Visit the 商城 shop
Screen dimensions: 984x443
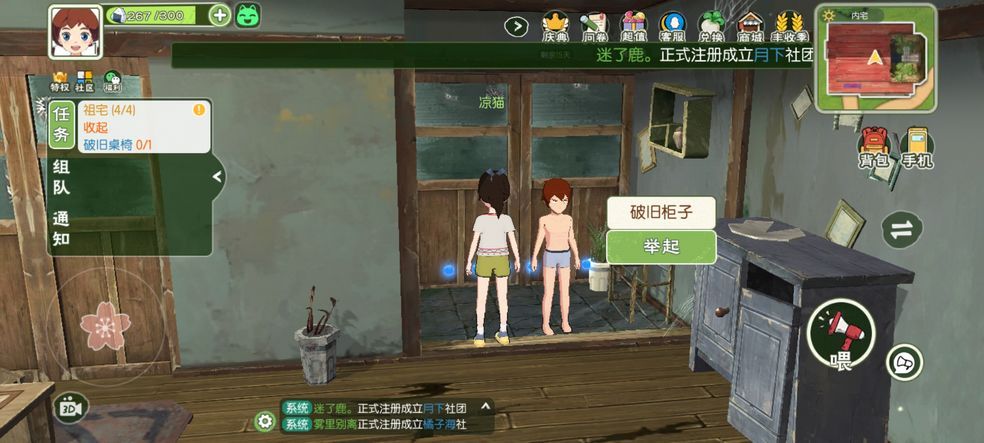(x=750, y=27)
